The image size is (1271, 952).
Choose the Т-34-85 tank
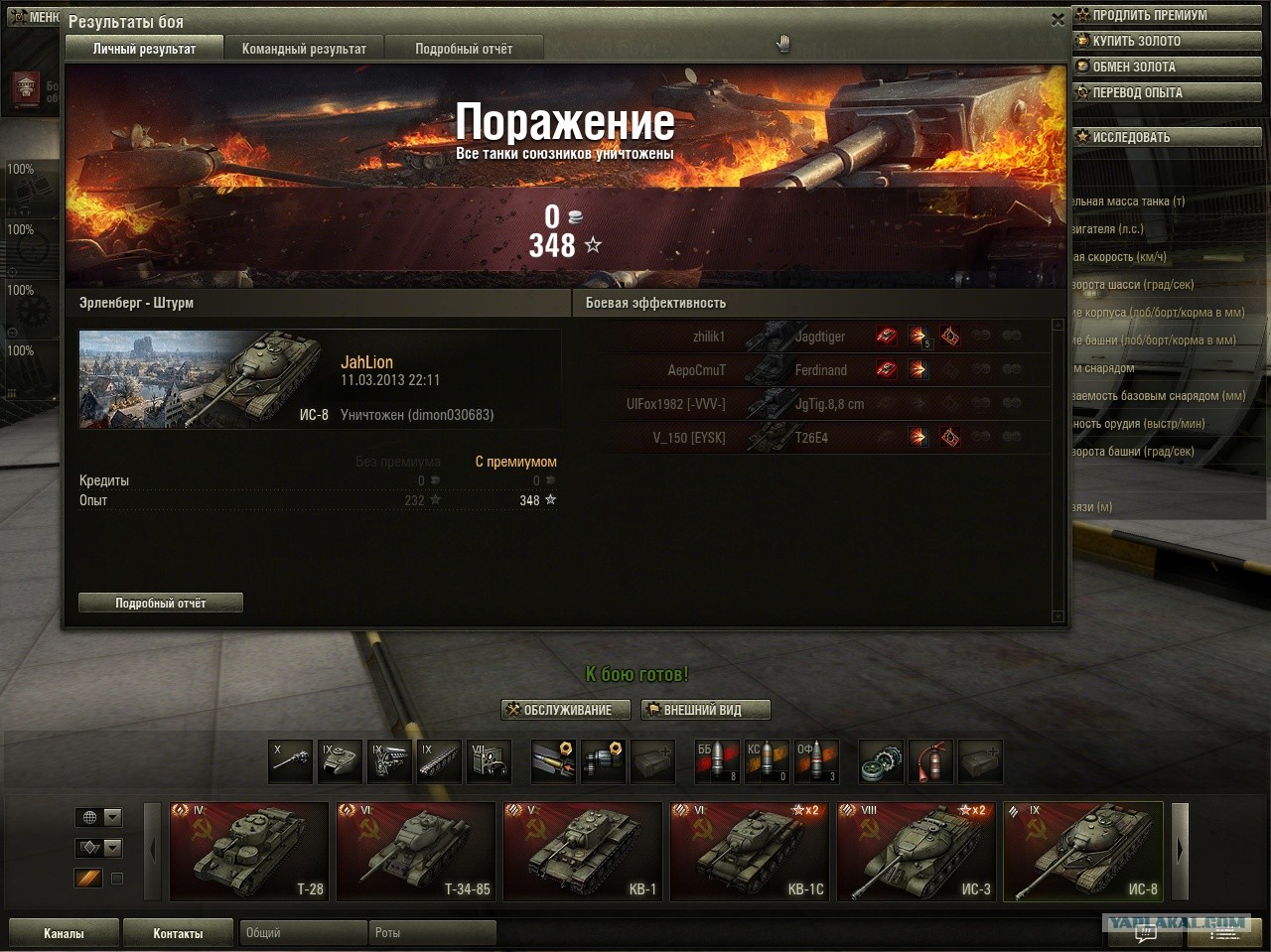[x=415, y=852]
